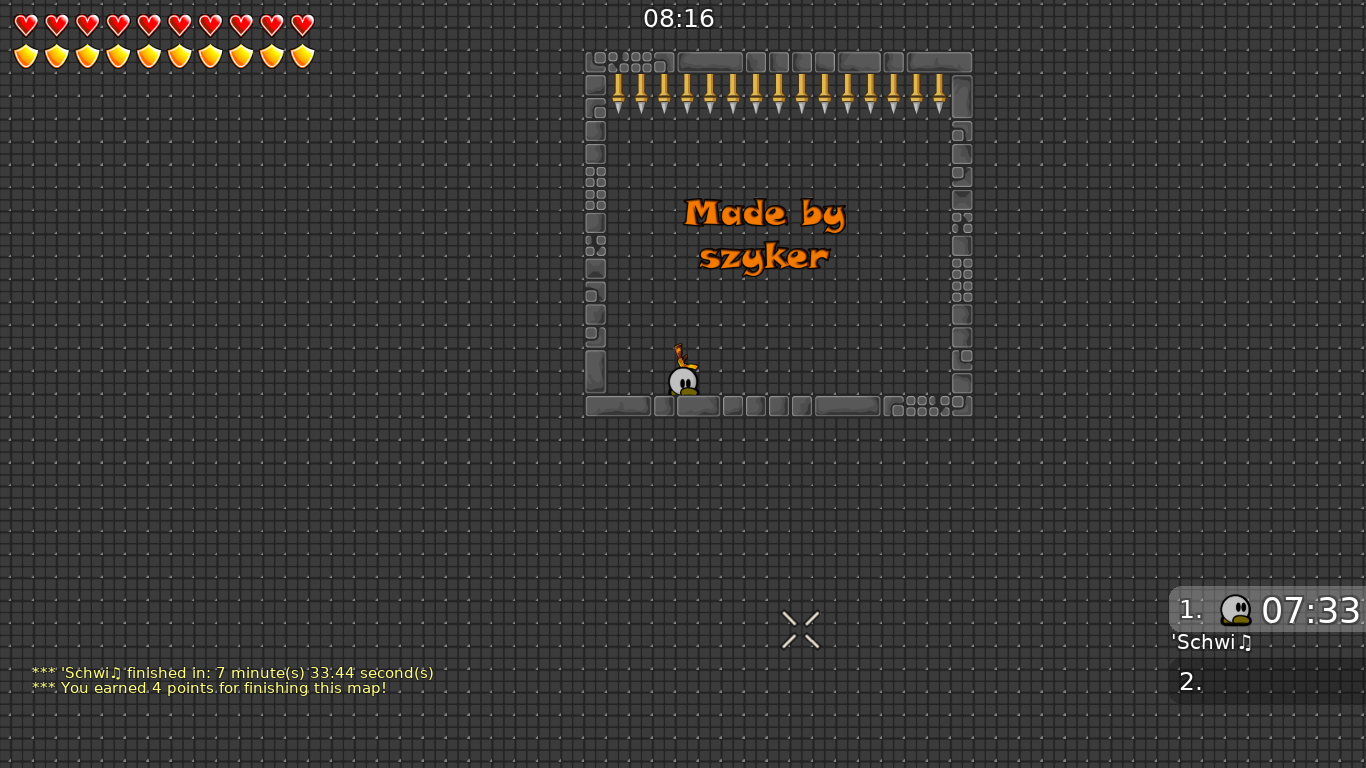The image size is (1366, 768).
Task: Click the crosshair in the map area
Action: coord(800,629)
